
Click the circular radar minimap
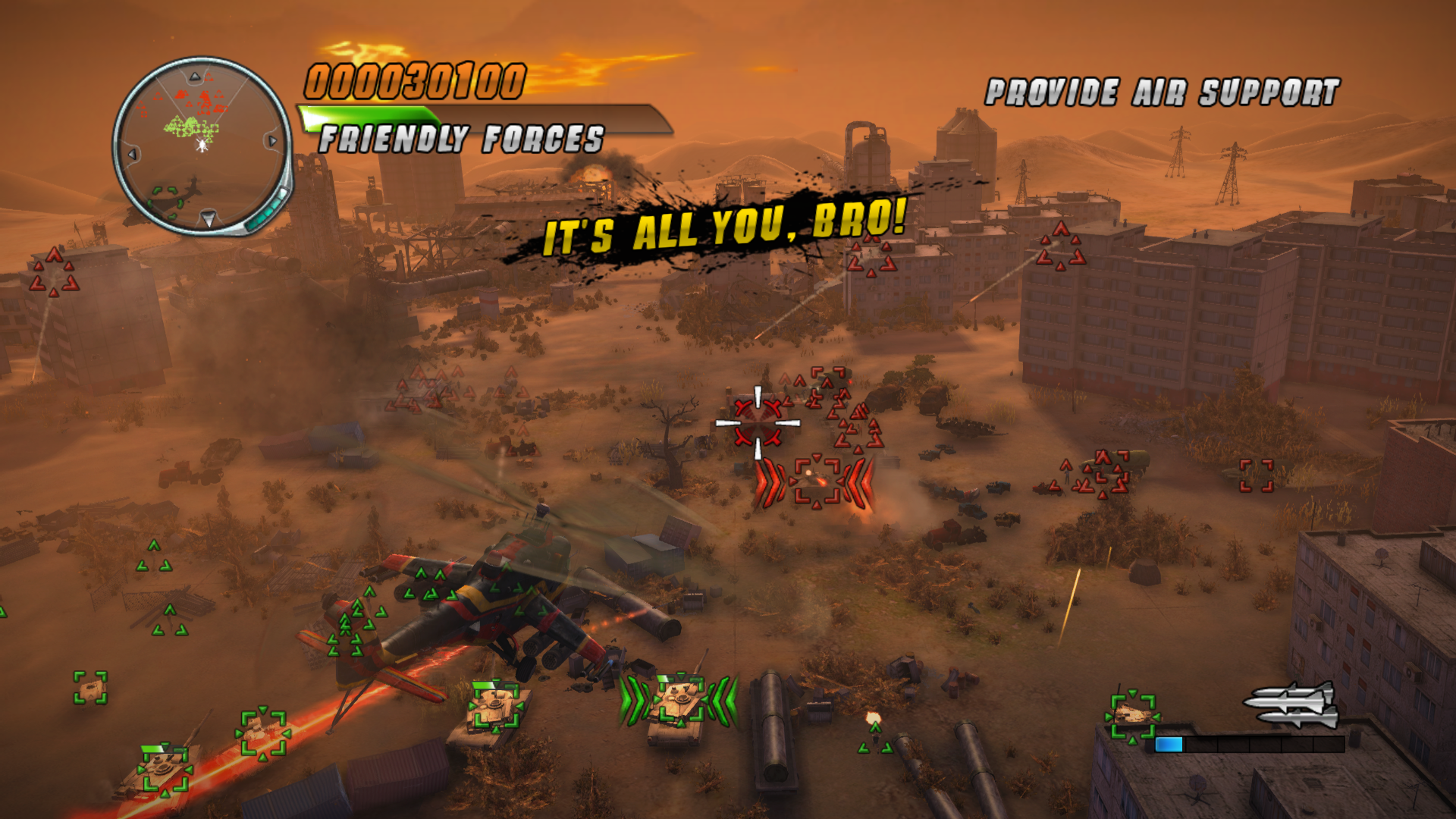pos(202,144)
